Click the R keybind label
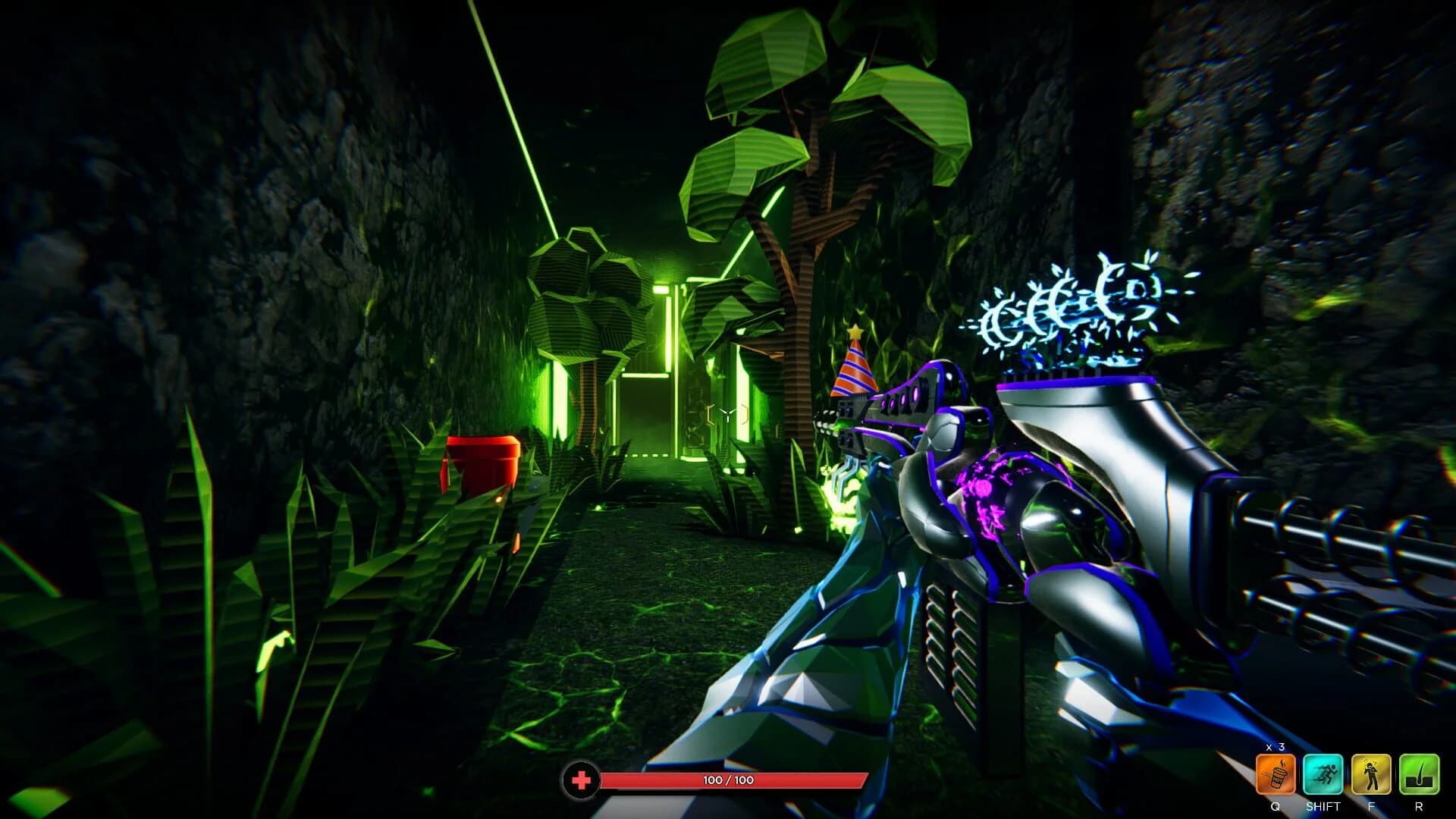 coord(1419,805)
